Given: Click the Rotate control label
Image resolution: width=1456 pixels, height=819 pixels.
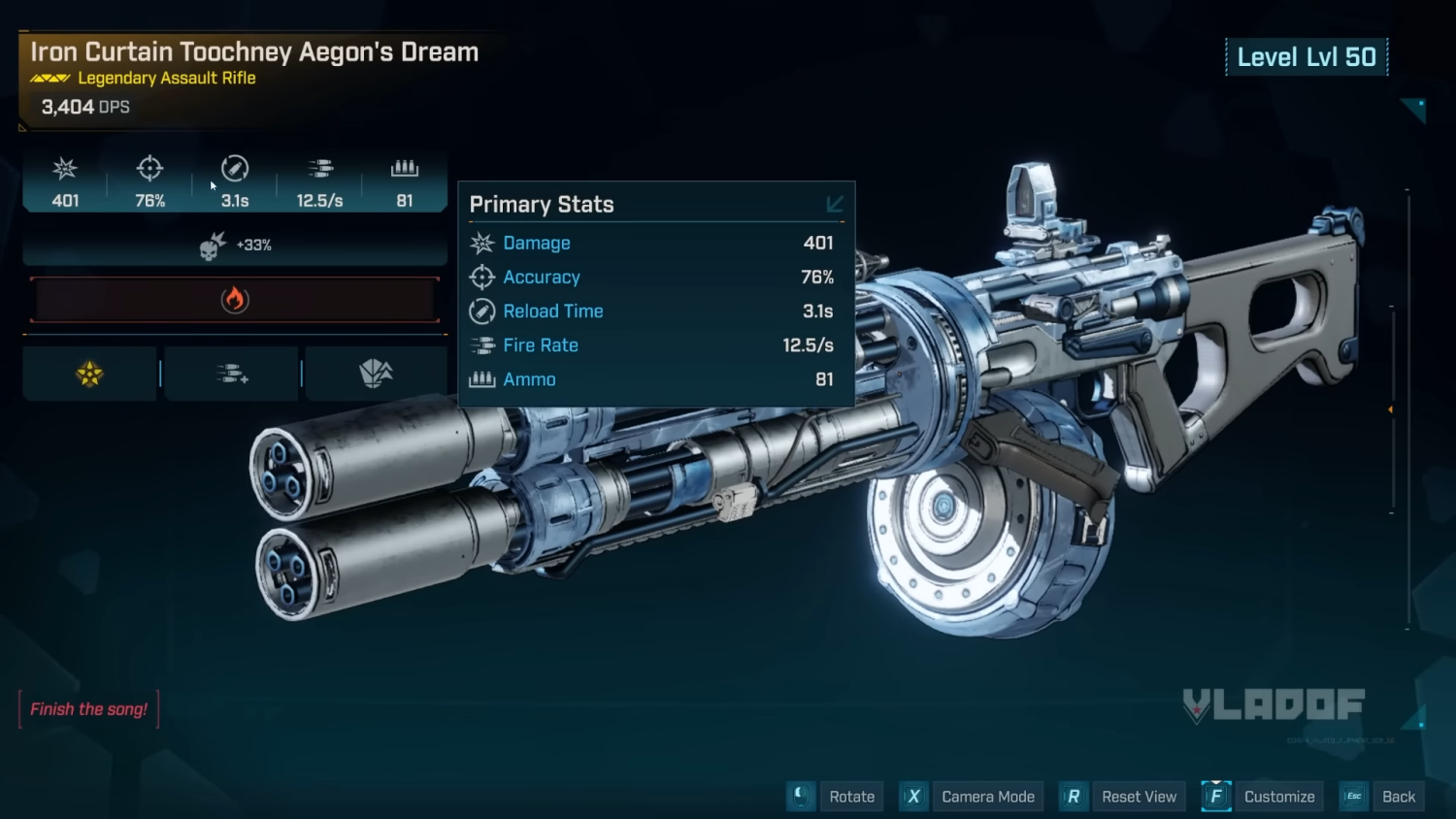Looking at the screenshot, I should click(851, 797).
